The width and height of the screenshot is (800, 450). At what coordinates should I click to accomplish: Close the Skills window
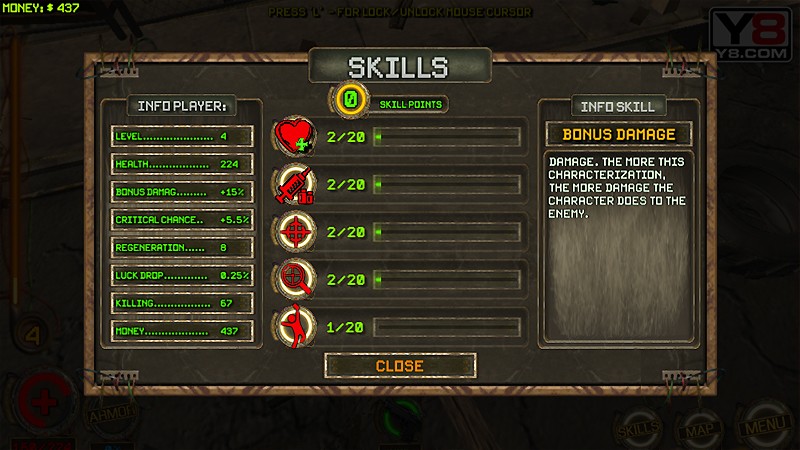point(399,366)
